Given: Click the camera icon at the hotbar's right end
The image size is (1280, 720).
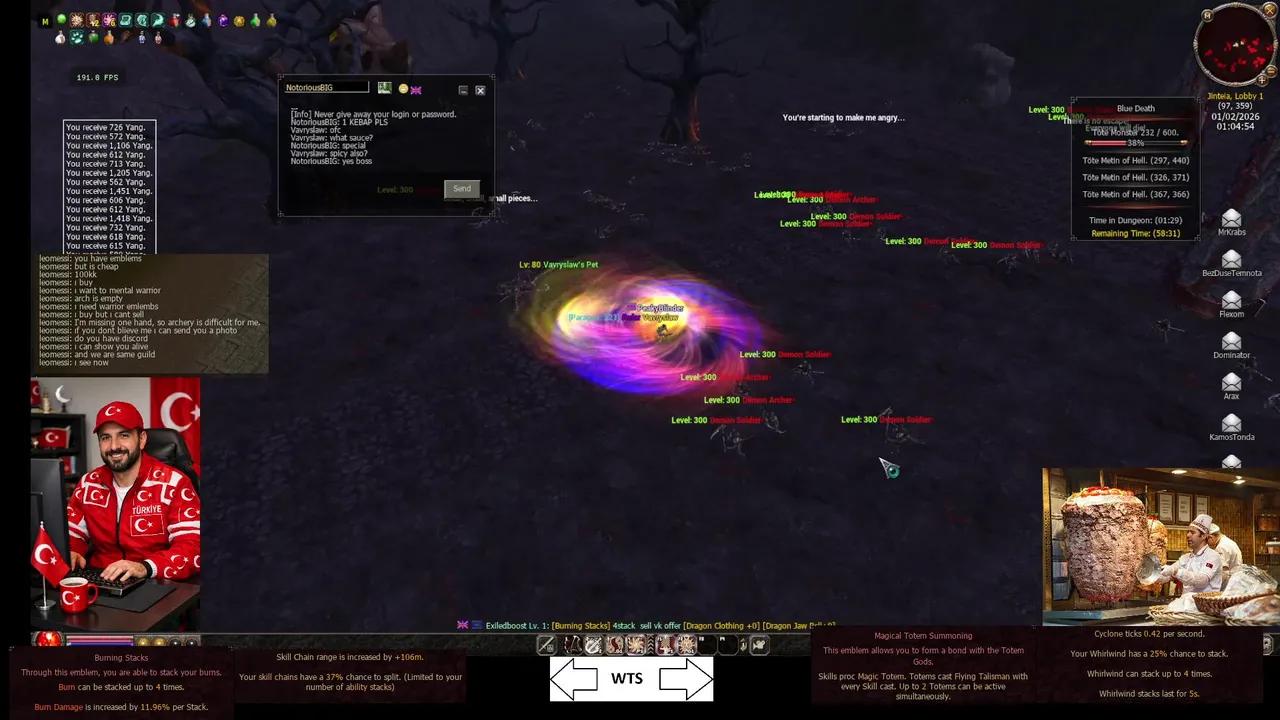Looking at the screenshot, I should [758, 646].
